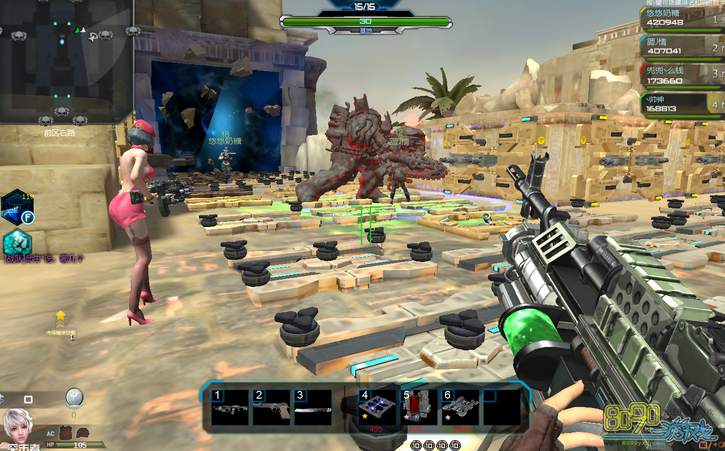Pick the gray metal trap in slot 6
725x451 pixels.
tap(459, 409)
